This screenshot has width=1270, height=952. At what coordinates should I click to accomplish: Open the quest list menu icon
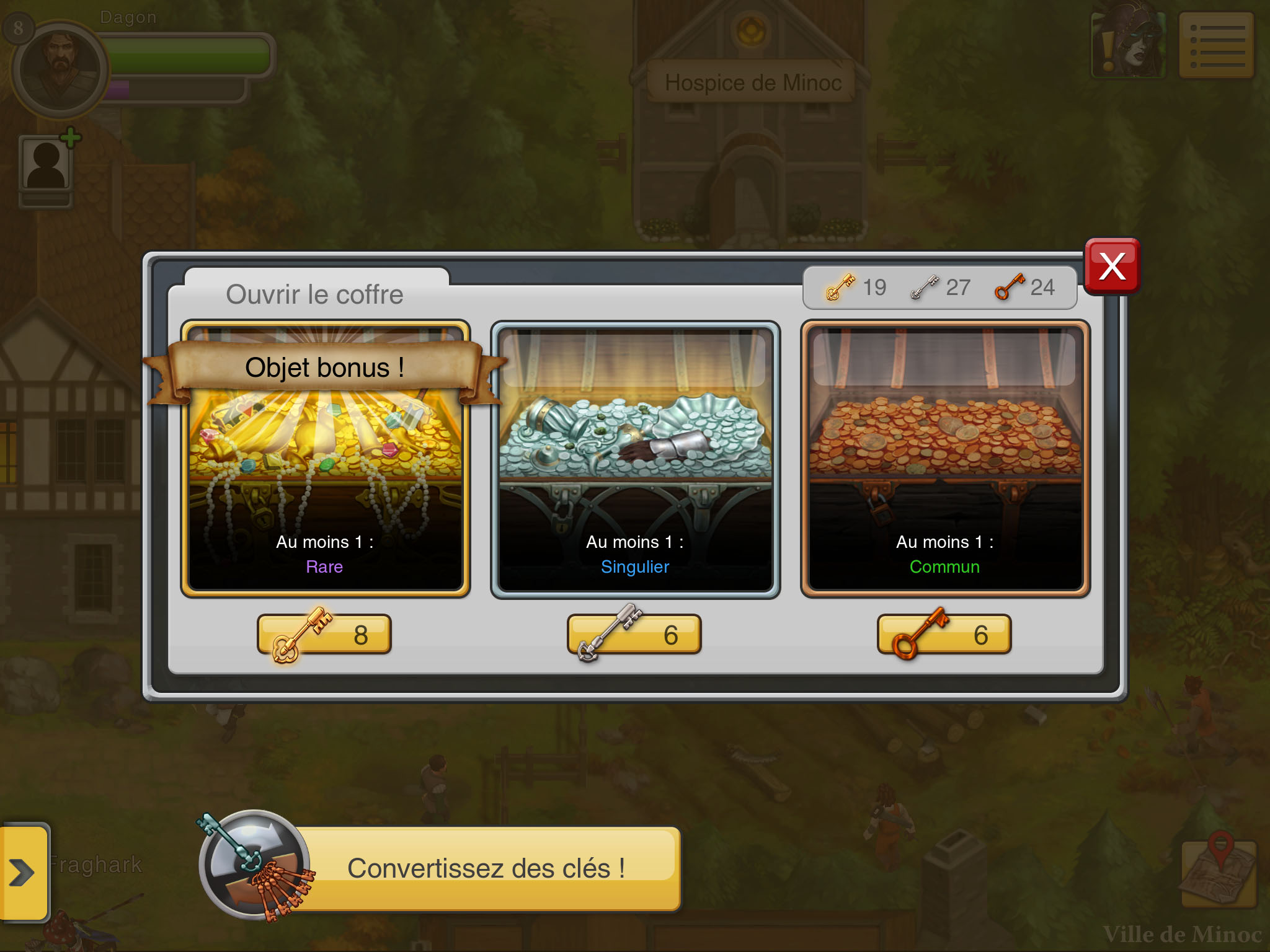click(1217, 45)
